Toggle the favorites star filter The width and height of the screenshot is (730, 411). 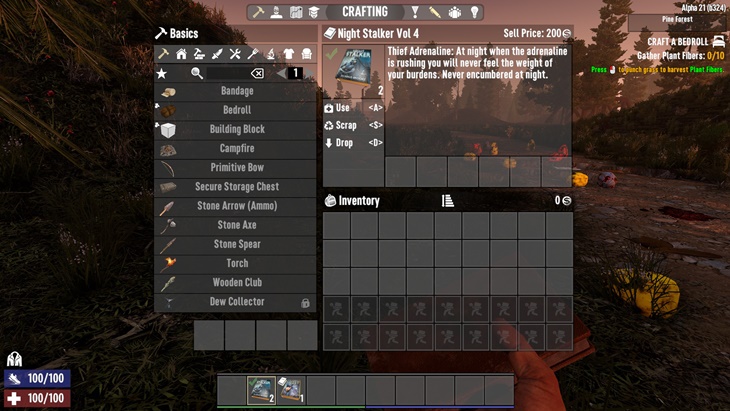tap(162, 73)
